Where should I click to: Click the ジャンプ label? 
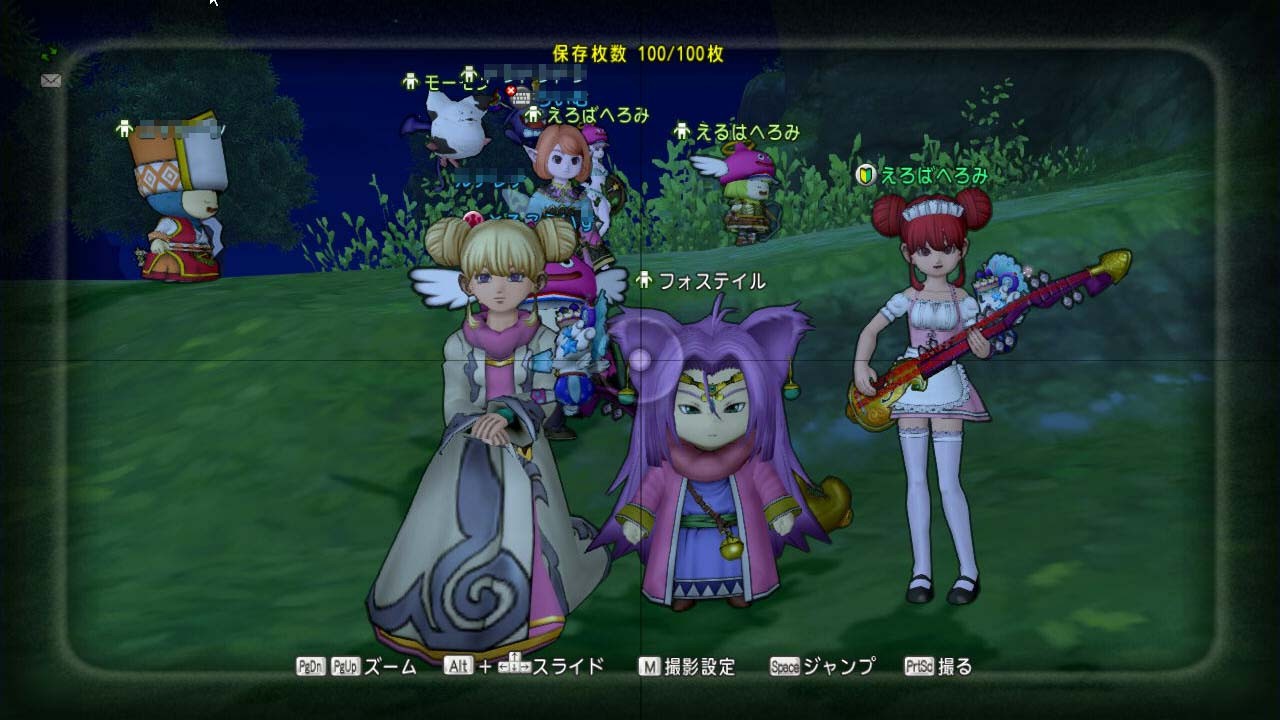tap(838, 666)
